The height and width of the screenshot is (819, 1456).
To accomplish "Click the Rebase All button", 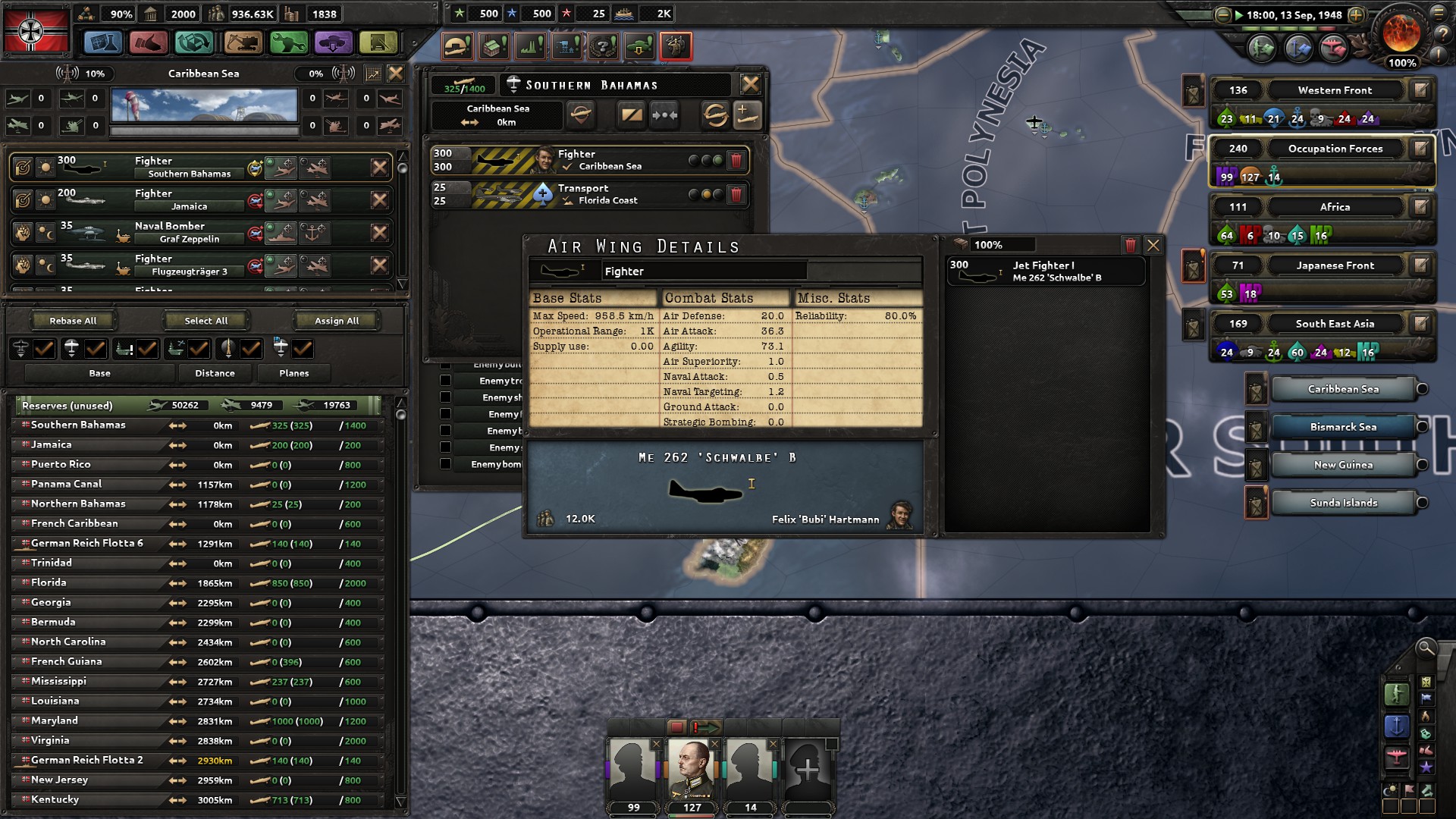I will [x=72, y=320].
